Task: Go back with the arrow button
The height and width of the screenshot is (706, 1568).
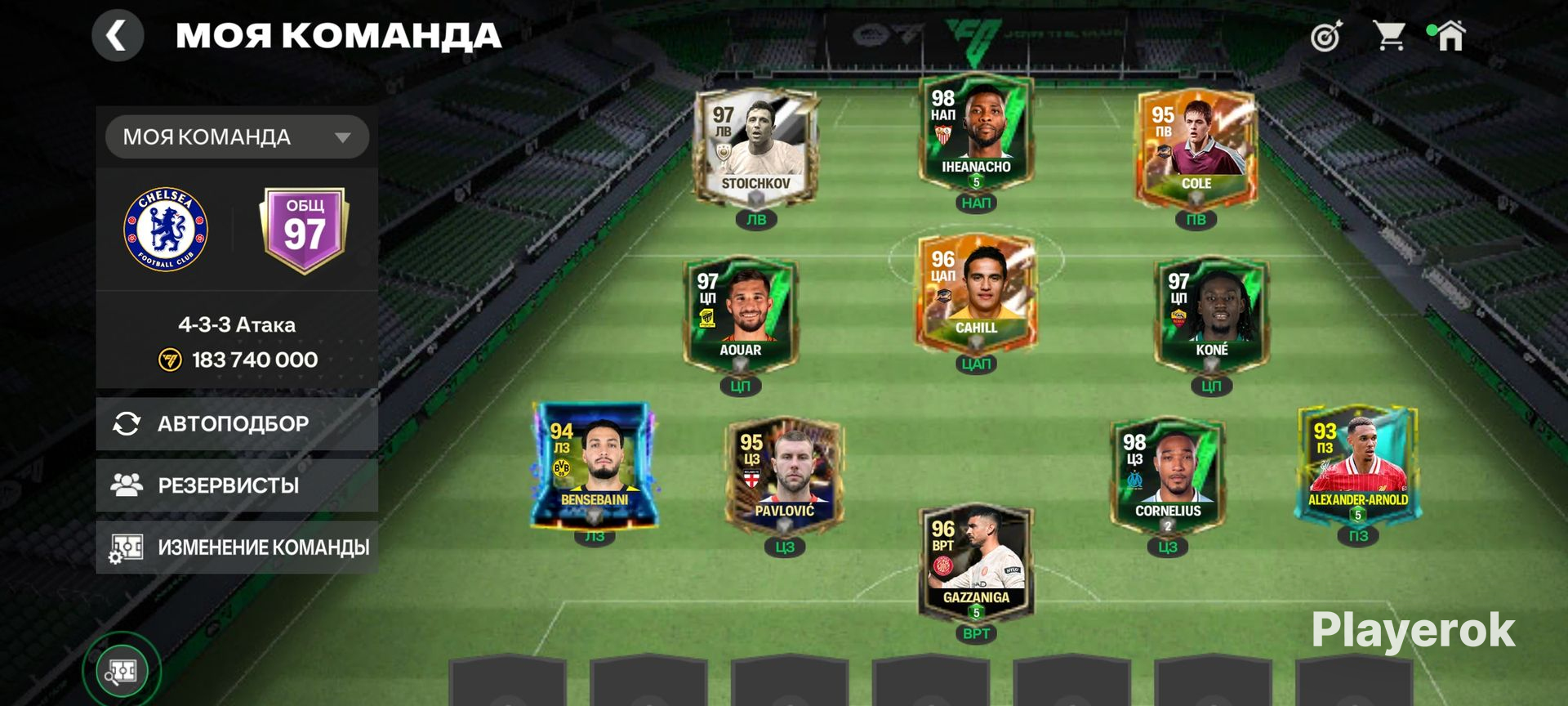Action: (x=118, y=36)
